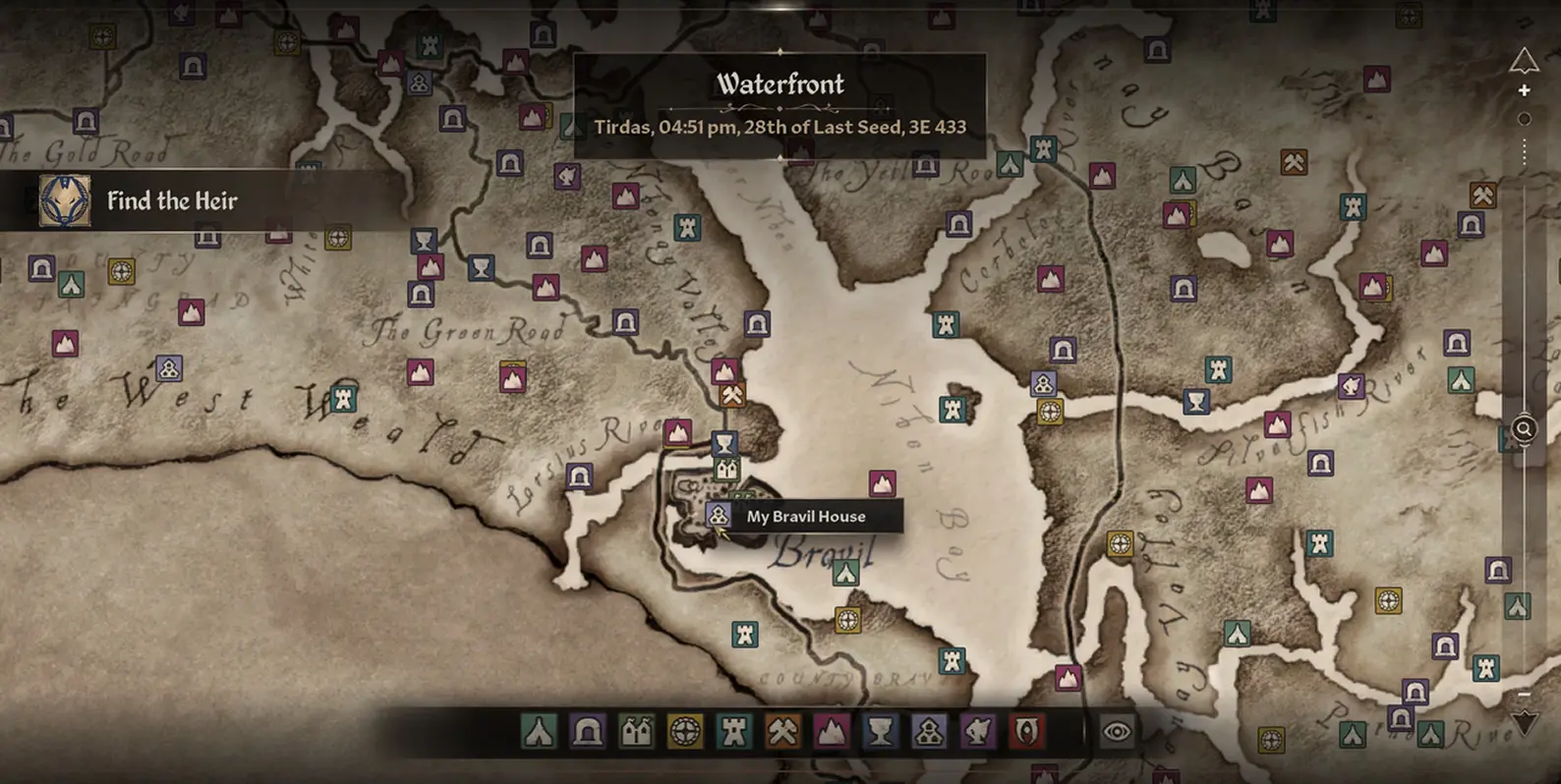The width and height of the screenshot is (1561, 784).
Task: Toggle the purple figure map filter
Action: coord(977,732)
